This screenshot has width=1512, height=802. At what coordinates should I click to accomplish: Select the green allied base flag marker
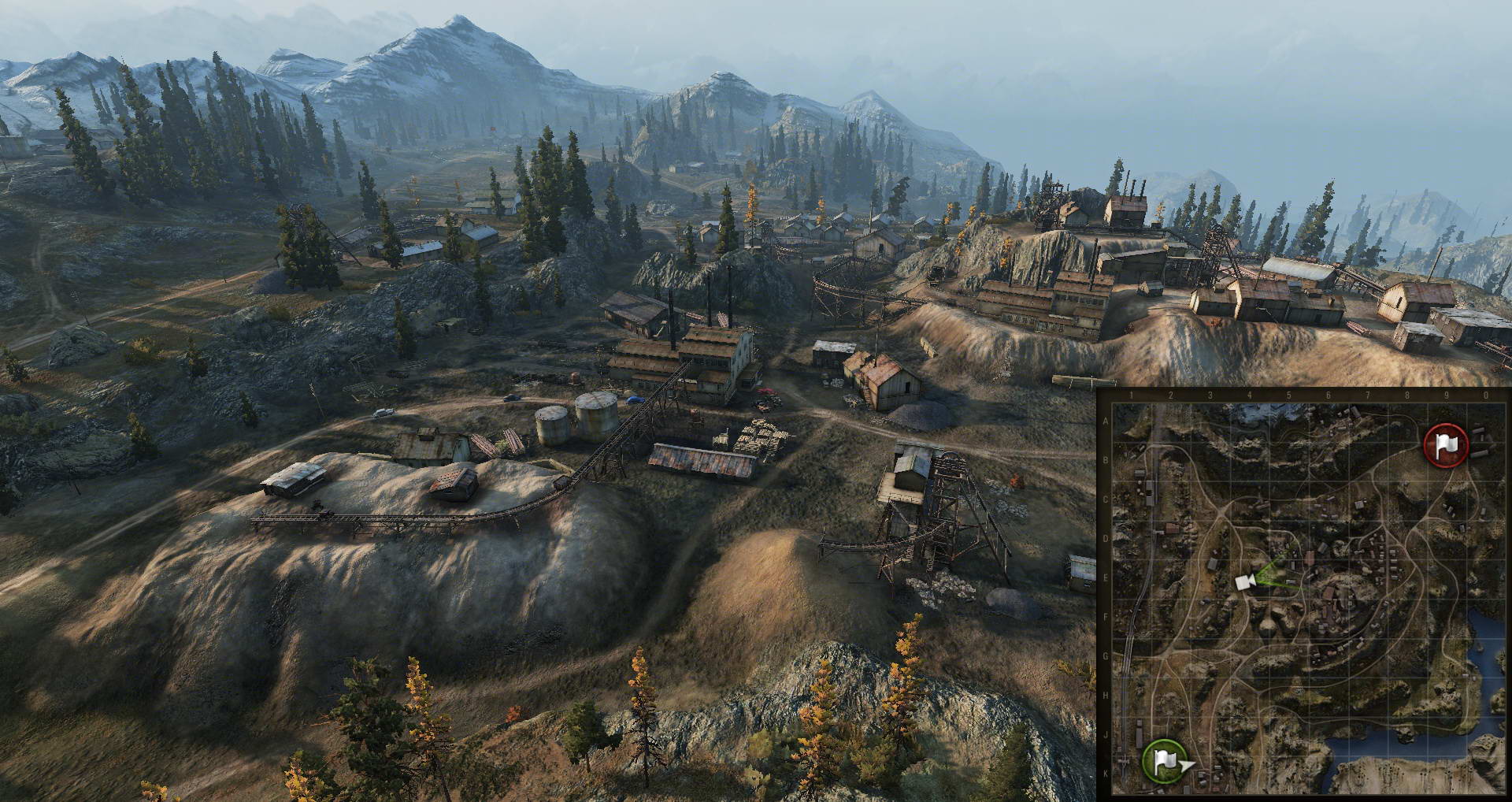coord(1164,760)
